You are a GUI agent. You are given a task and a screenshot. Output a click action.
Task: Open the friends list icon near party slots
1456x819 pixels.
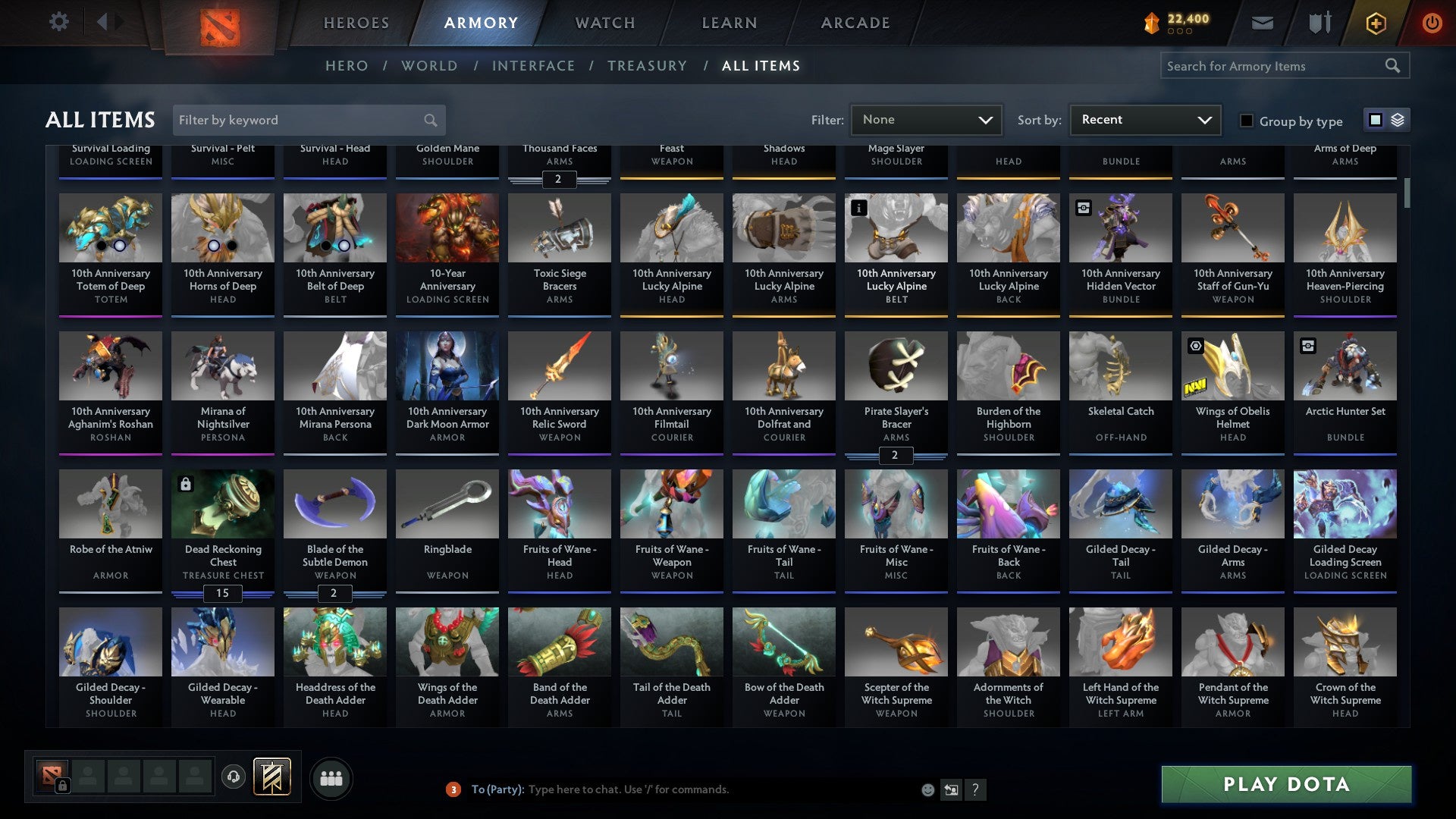point(331,777)
